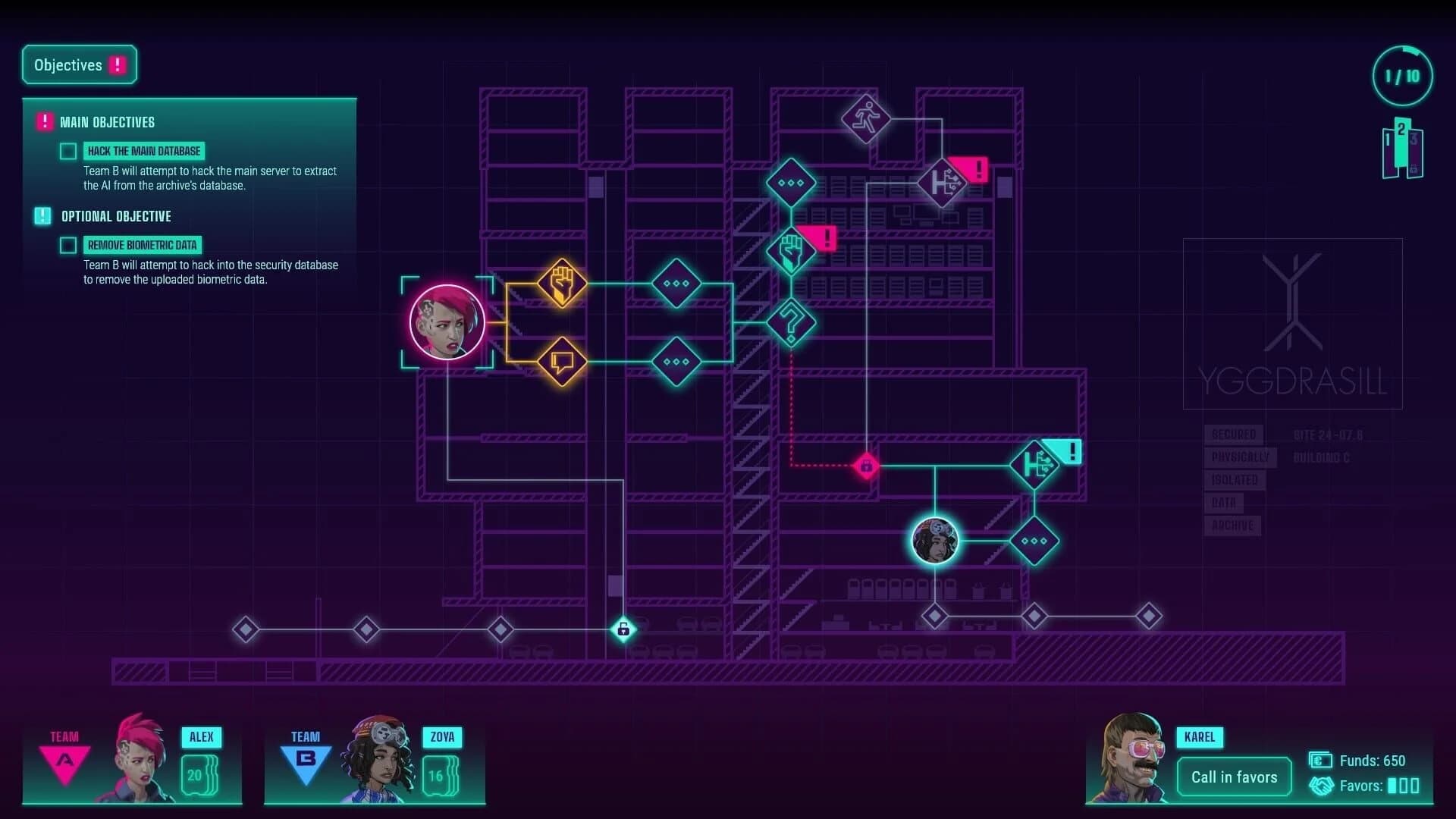Collapse the Objectives panel
The width and height of the screenshot is (1456, 819).
[67, 64]
